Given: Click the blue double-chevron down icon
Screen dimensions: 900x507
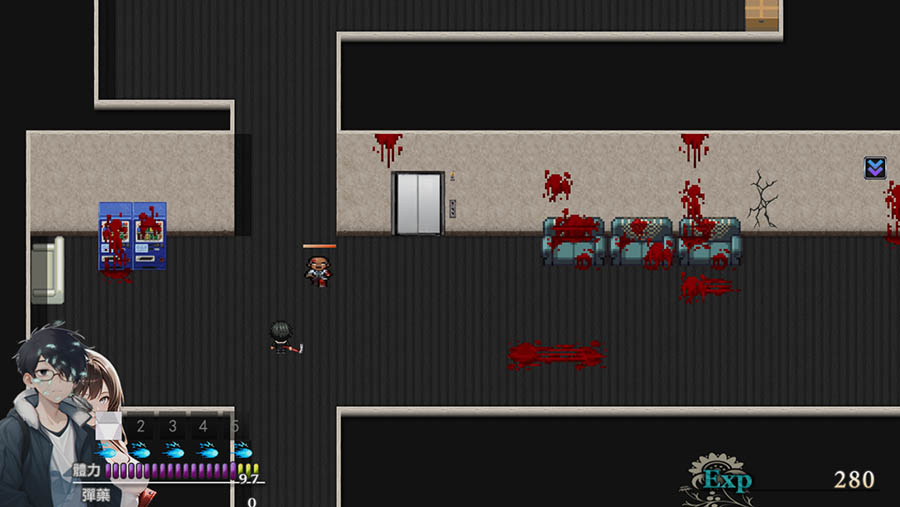Looking at the screenshot, I should click(x=875, y=168).
